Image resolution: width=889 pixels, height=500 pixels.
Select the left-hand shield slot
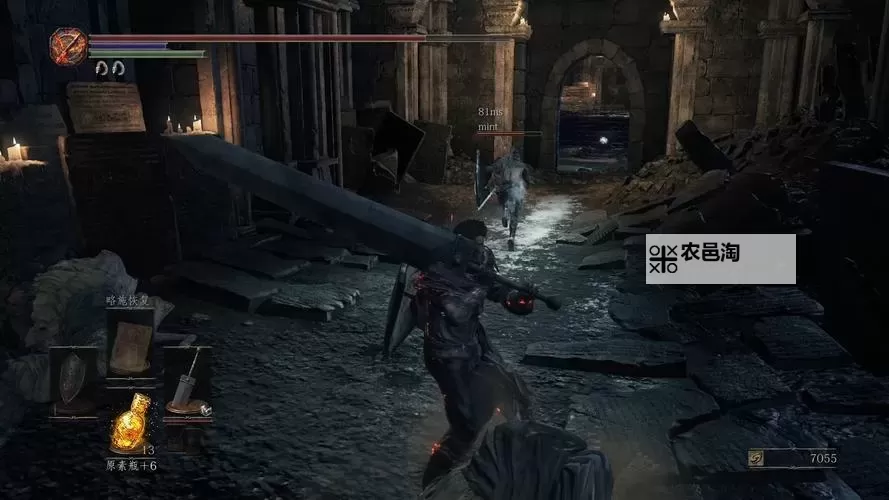point(74,379)
